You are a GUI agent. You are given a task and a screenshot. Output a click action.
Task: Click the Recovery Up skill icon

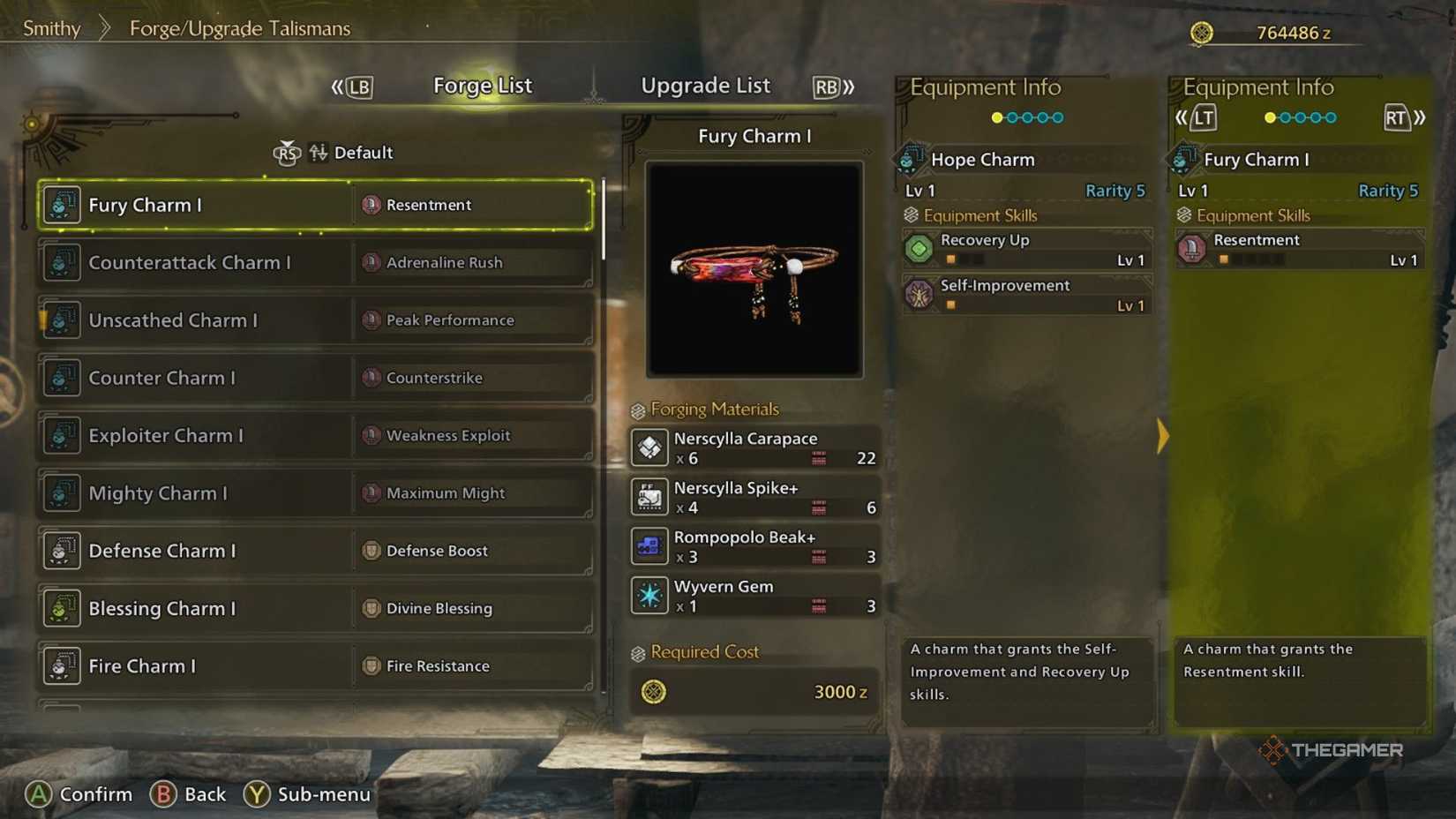(919, 249)
